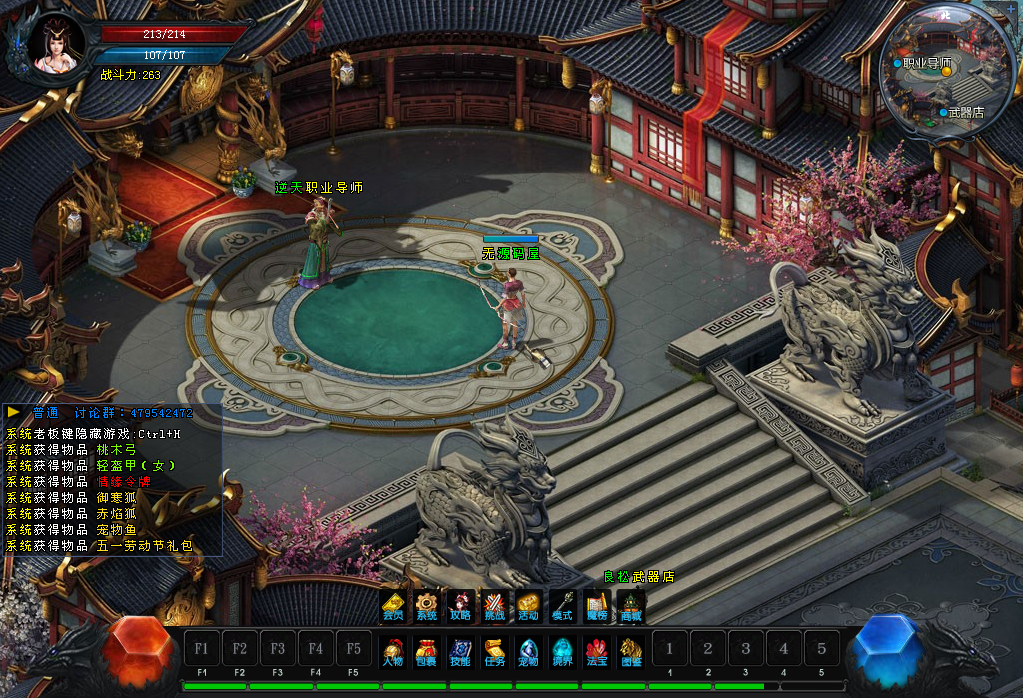
Task: Click the yellow arrow in the chat panel
Action: (14, 412)
